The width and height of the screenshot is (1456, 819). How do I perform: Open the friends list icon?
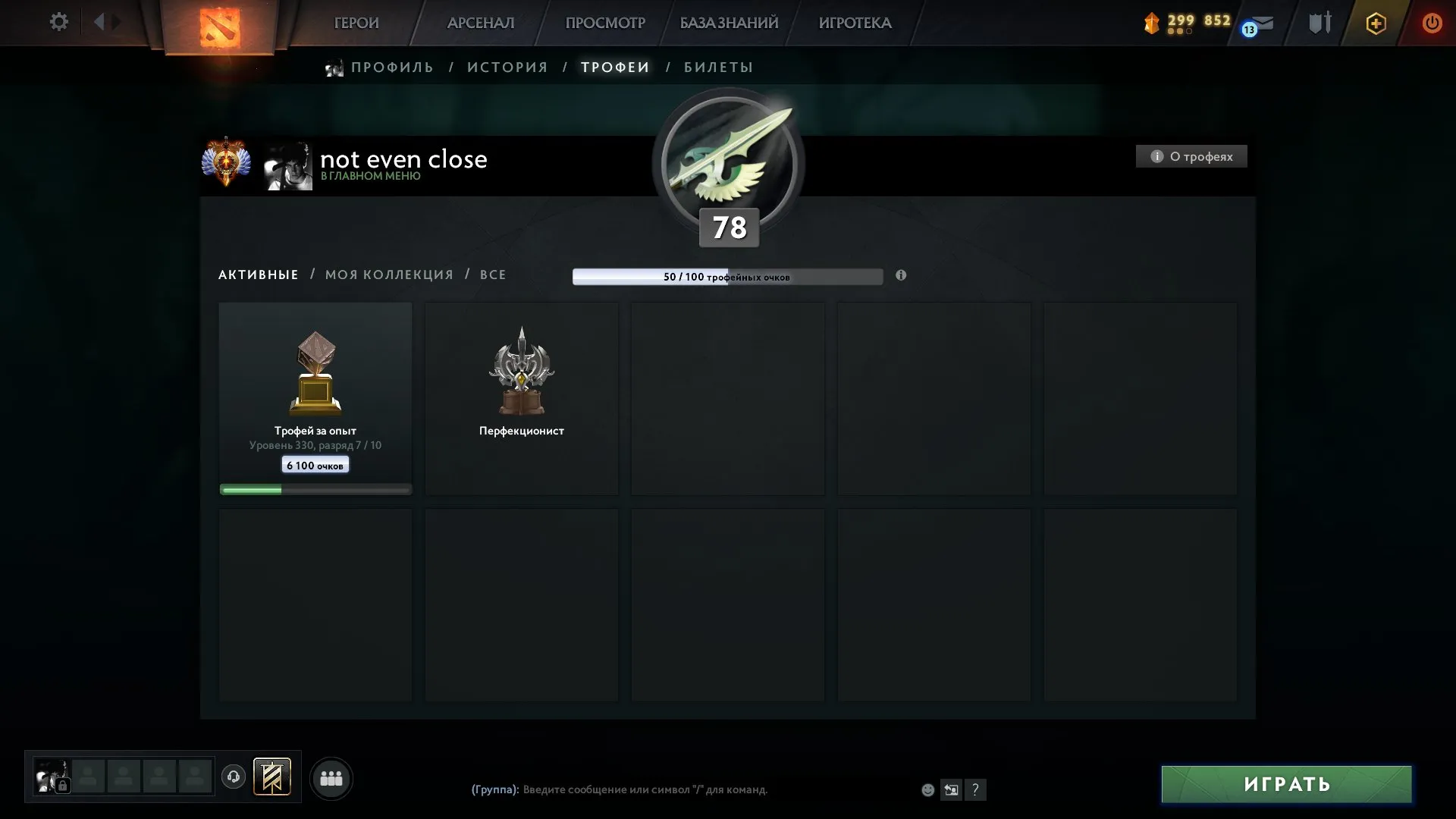coord(331,778)
